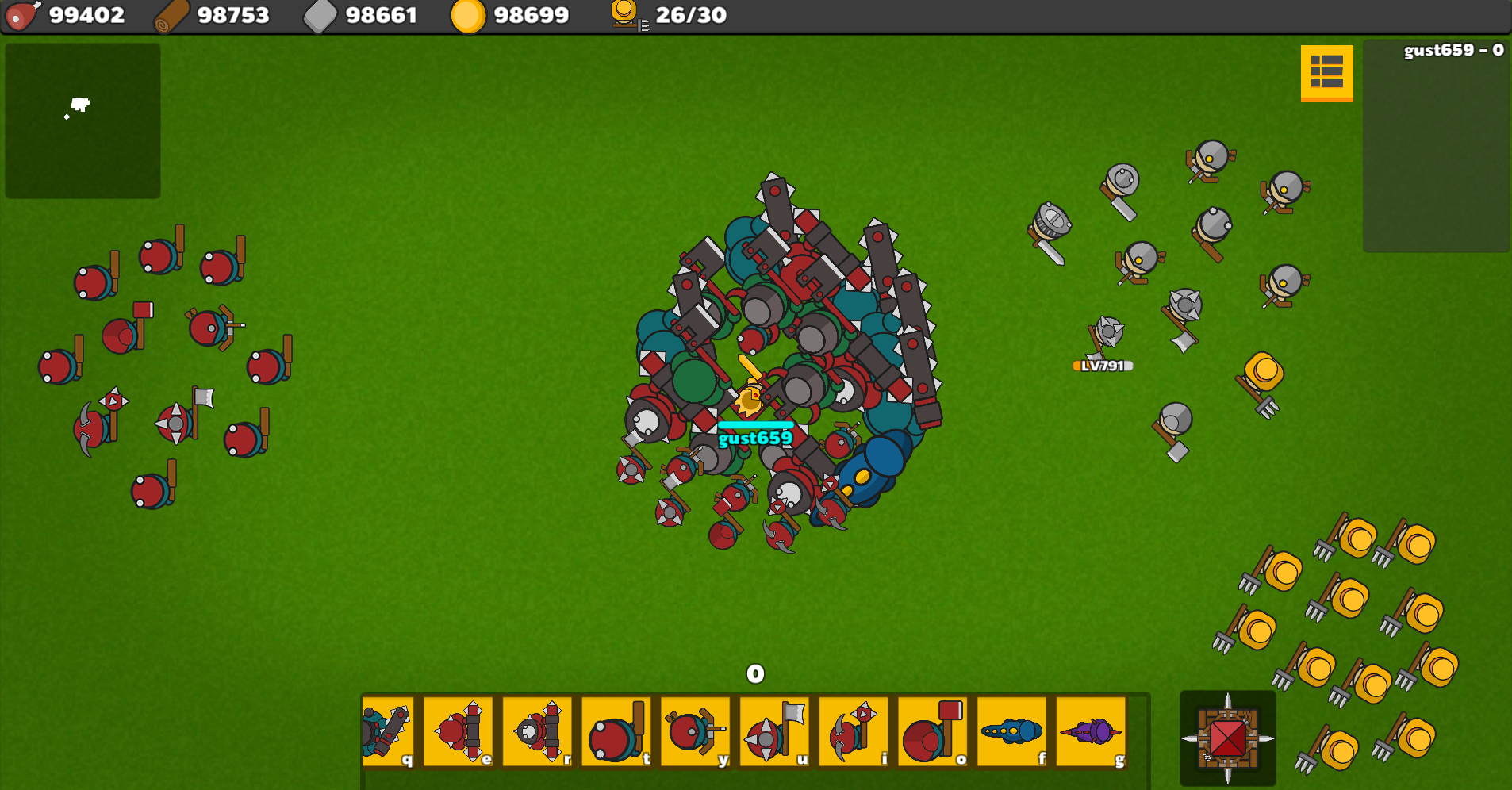This screenshot has width=1512, height=790.
Task: Click the minimap in the top-left corner
Action: pyautogui.click(x=83, y=121)
